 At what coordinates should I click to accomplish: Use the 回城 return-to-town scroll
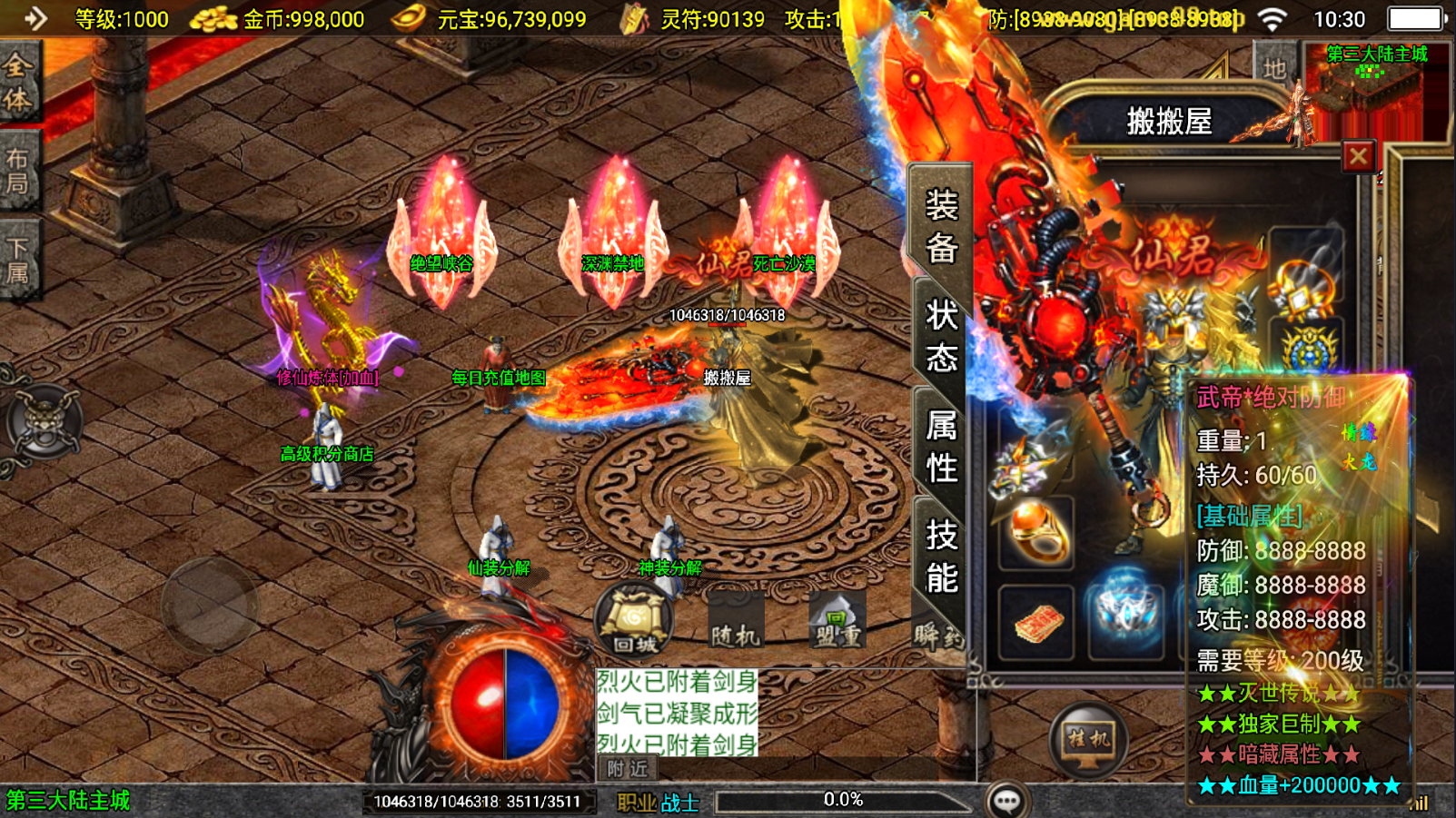[634, 621]
